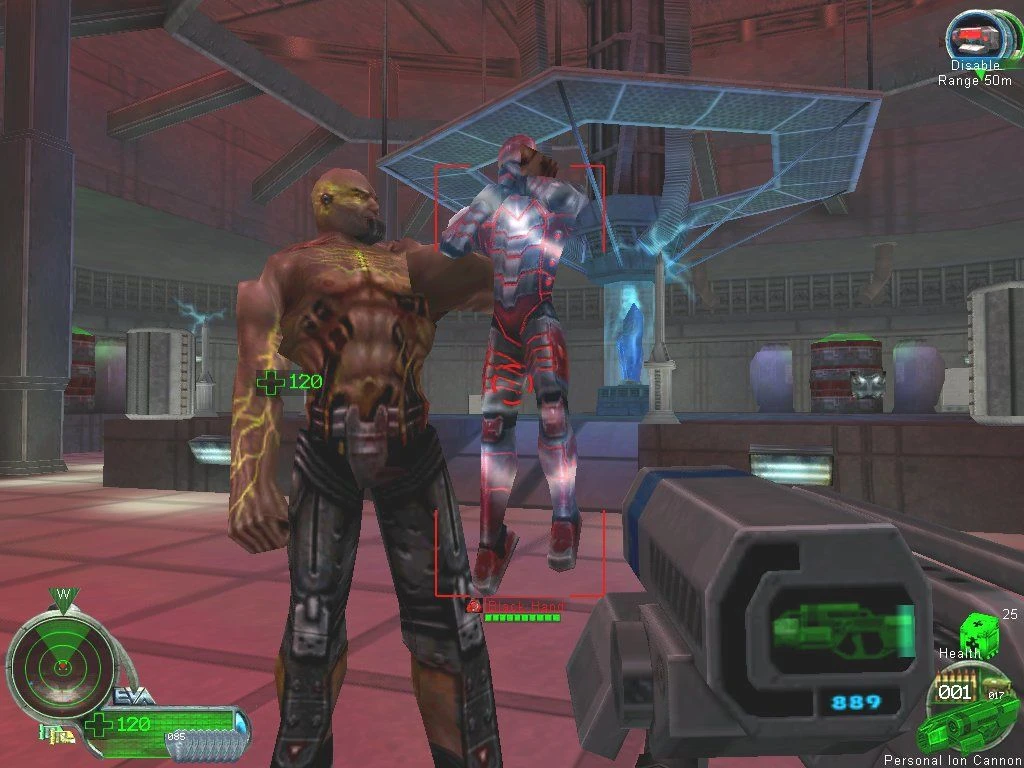This screenshot has width=1024, height=768.
Task: Click the Black Hand target name tag
Action: click(x=524, y=606)
